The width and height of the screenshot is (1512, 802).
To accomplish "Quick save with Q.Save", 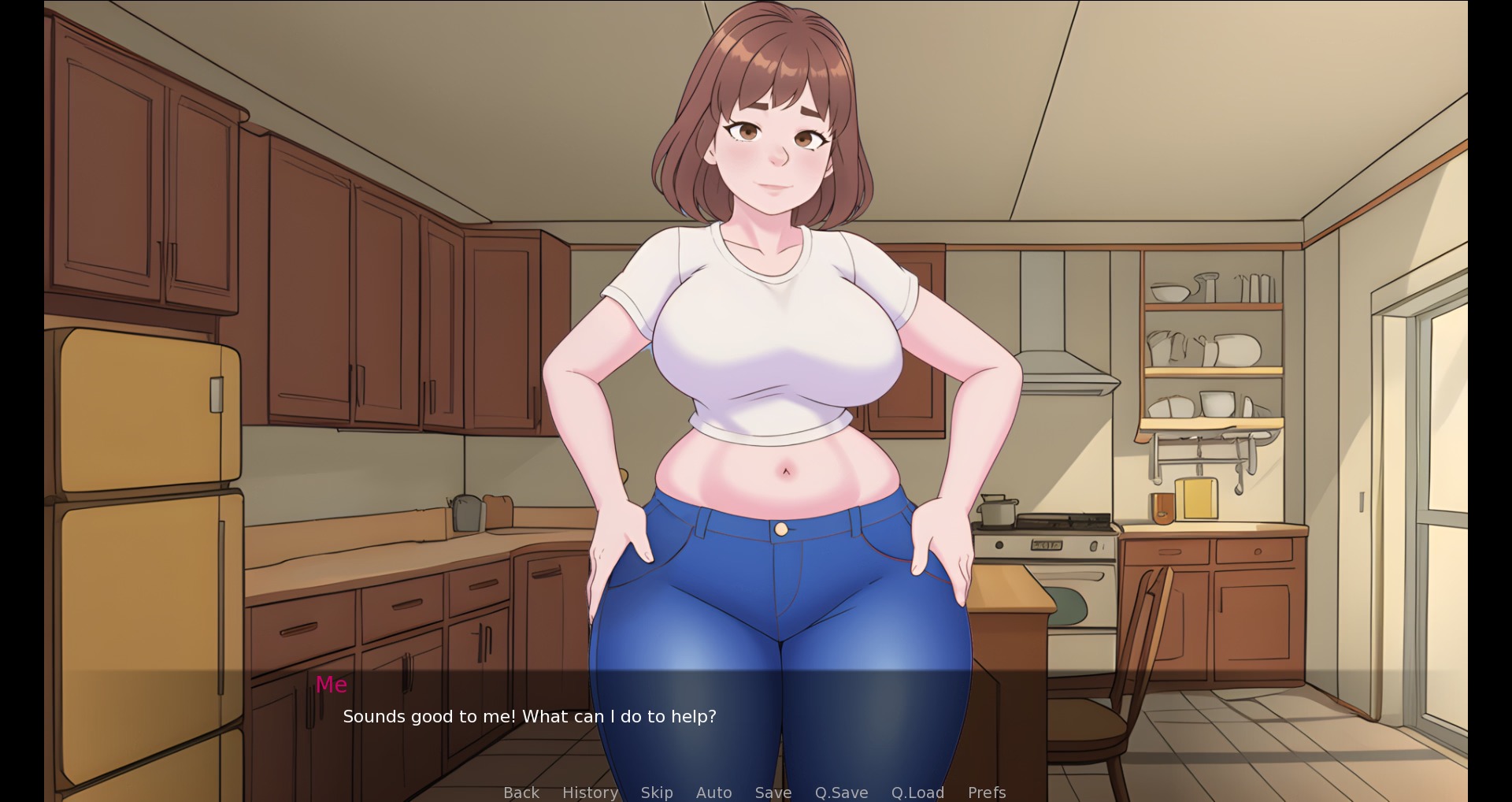I will tap(841, 792).
